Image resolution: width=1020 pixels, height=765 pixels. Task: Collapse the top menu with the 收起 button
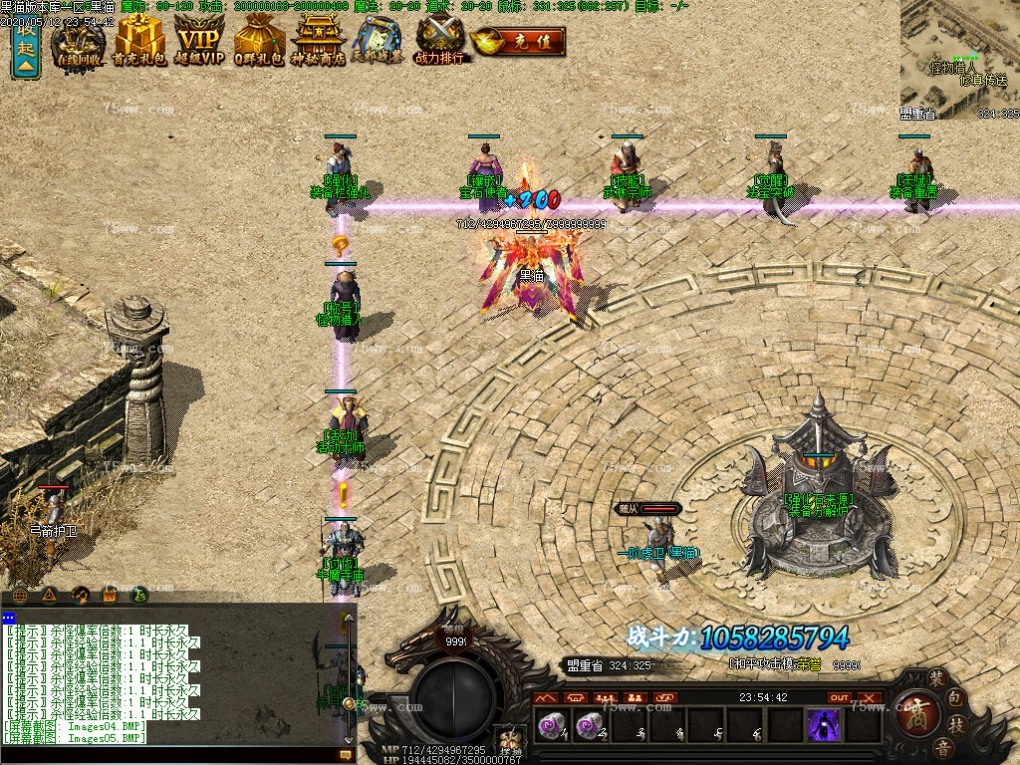click(25, 48)
